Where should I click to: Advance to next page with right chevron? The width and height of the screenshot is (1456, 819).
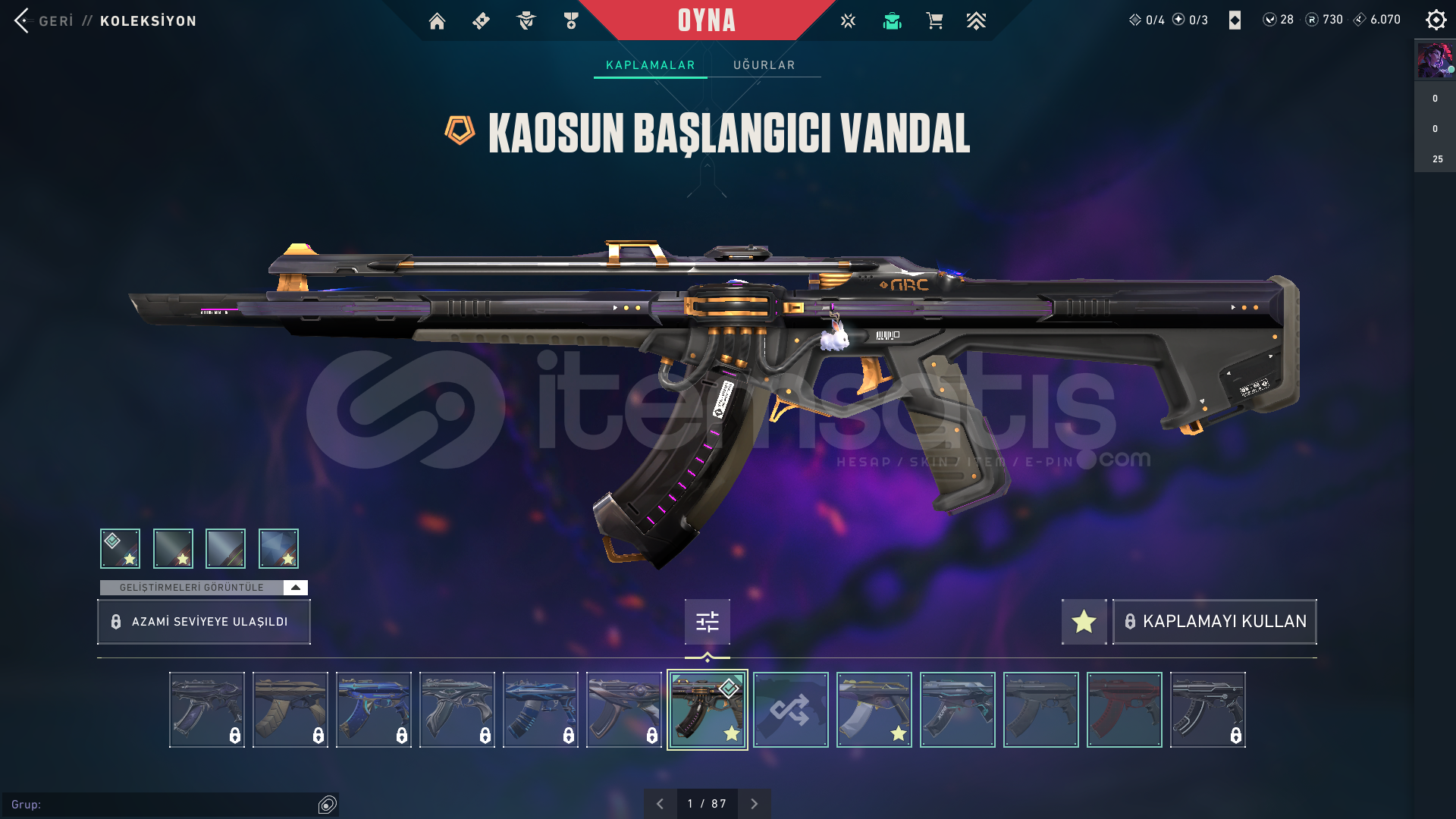point(755,802)
